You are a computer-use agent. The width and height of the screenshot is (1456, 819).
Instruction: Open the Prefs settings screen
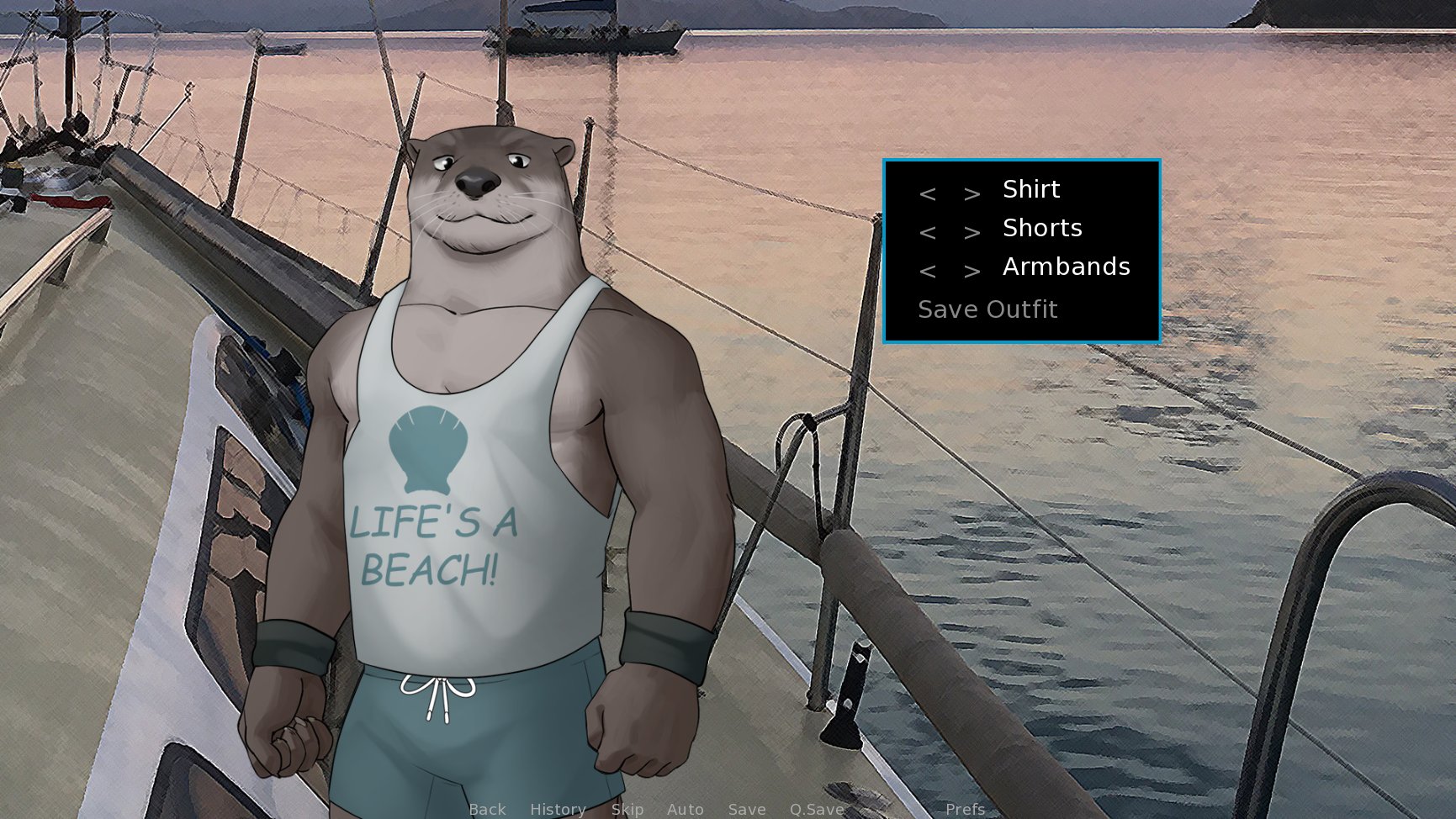pyautogui.click(x=964, y=809)
